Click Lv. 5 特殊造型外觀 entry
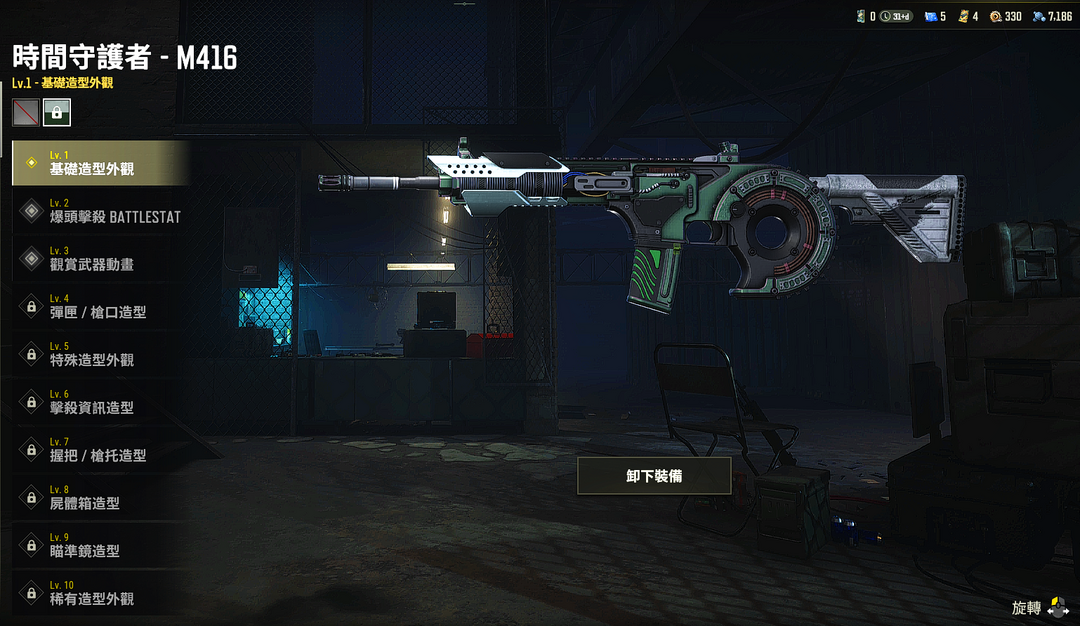Viewport: 1080px width, 626px height. click(x=98, y=354)
